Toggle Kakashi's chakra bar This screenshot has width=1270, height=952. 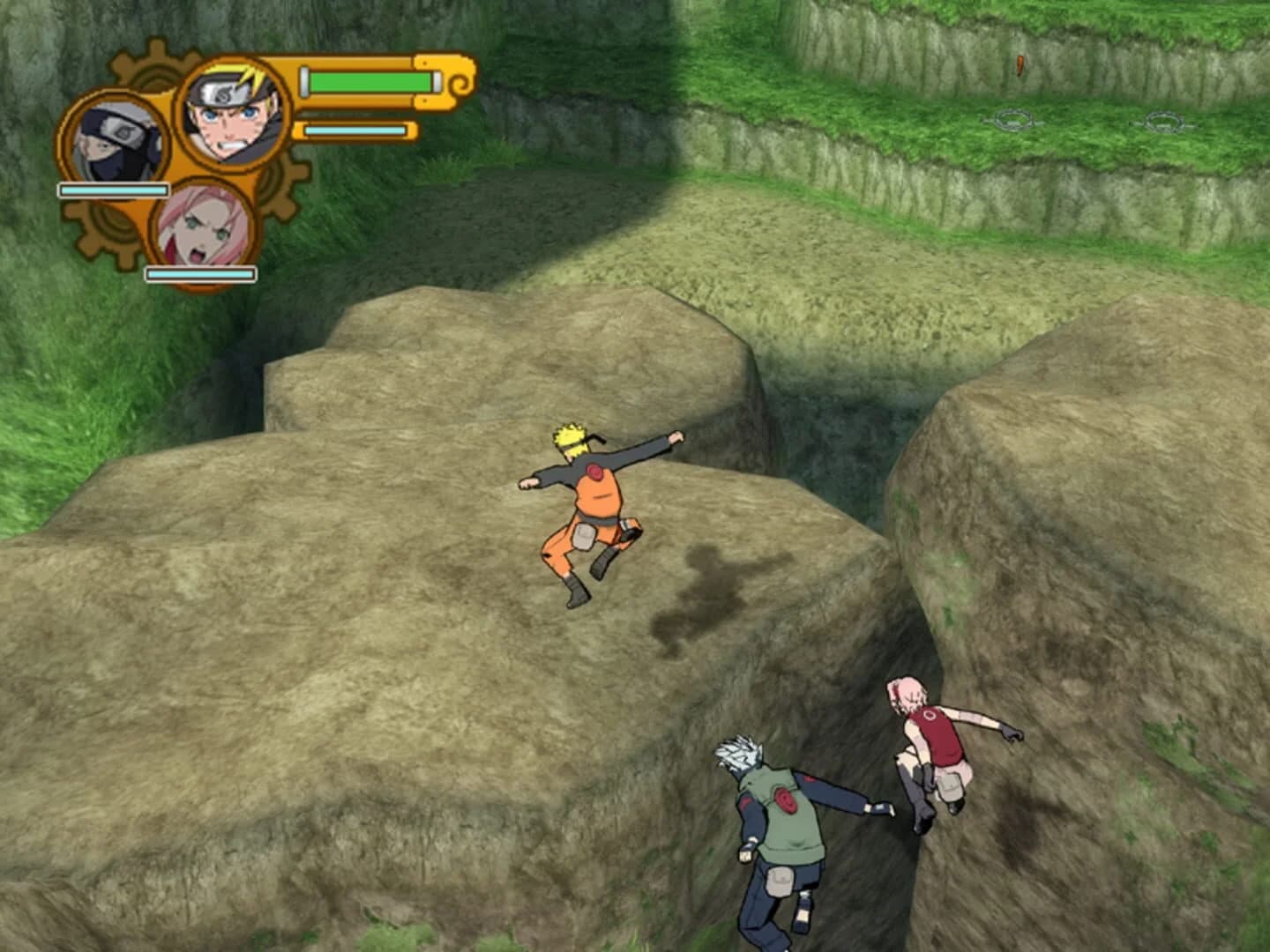coord(114,190)
